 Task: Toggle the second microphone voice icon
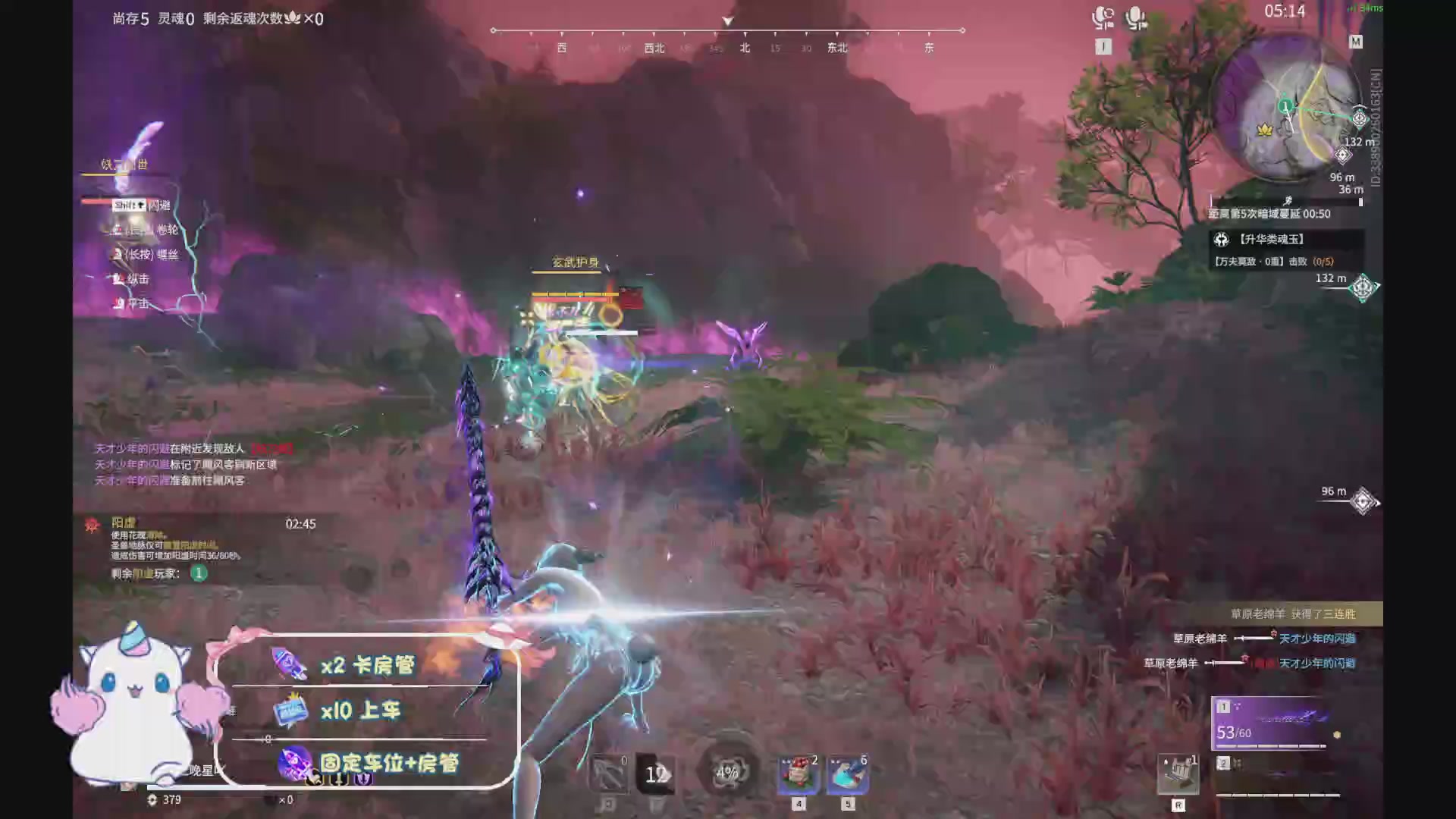pos(1134,17)
